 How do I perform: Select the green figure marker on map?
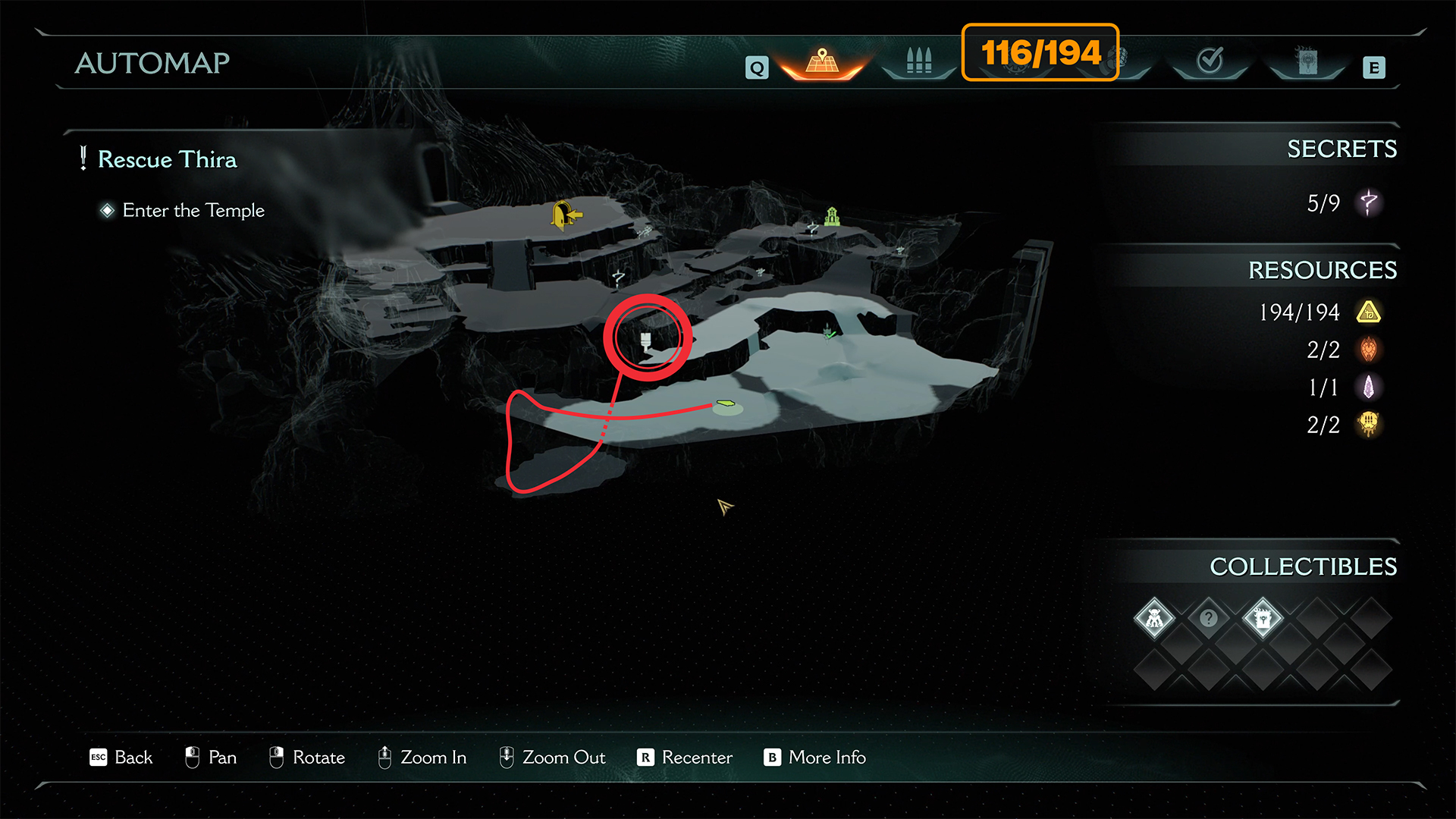click(x=832, y=217)
